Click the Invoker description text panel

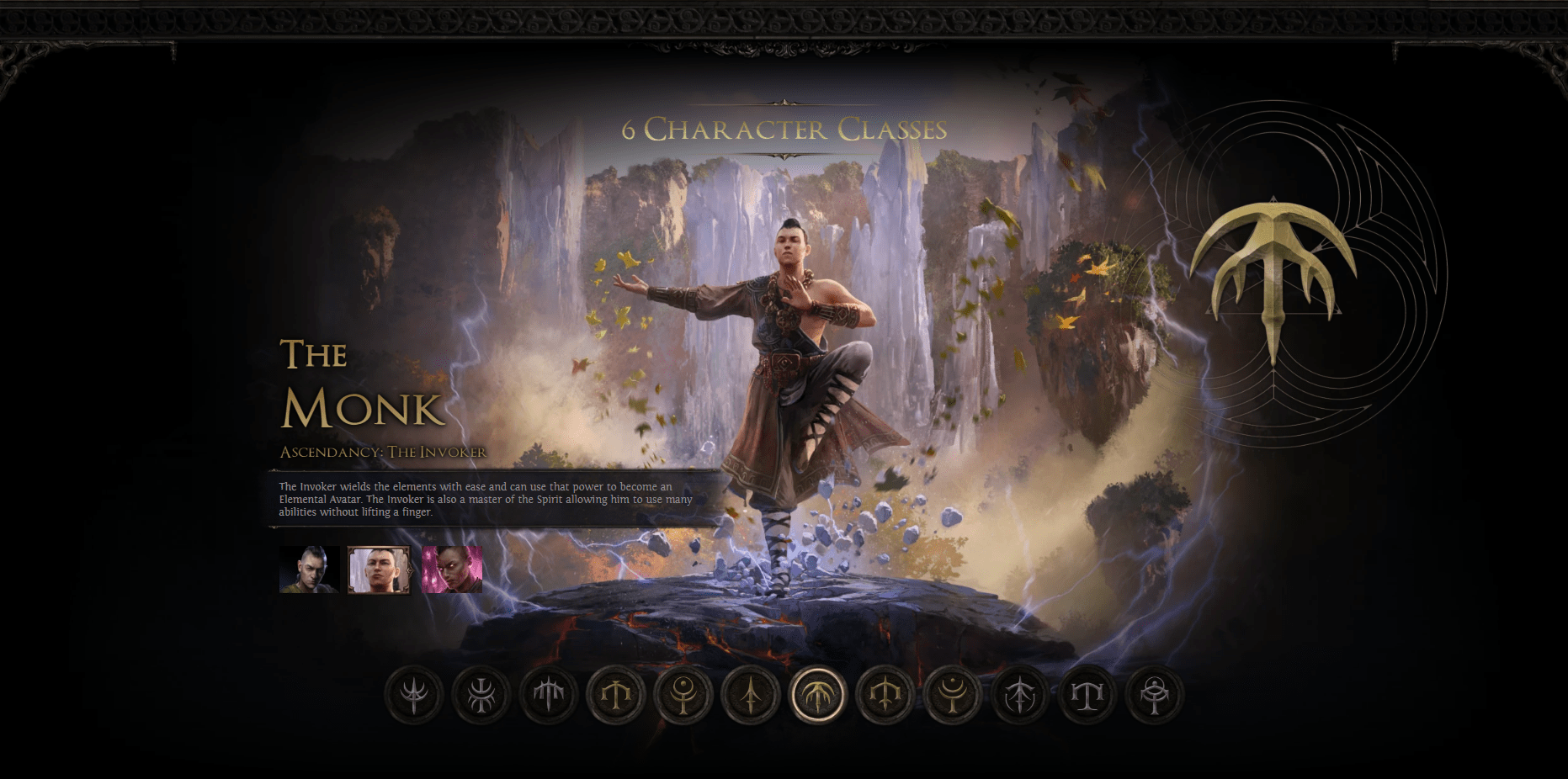pos(485,498)
